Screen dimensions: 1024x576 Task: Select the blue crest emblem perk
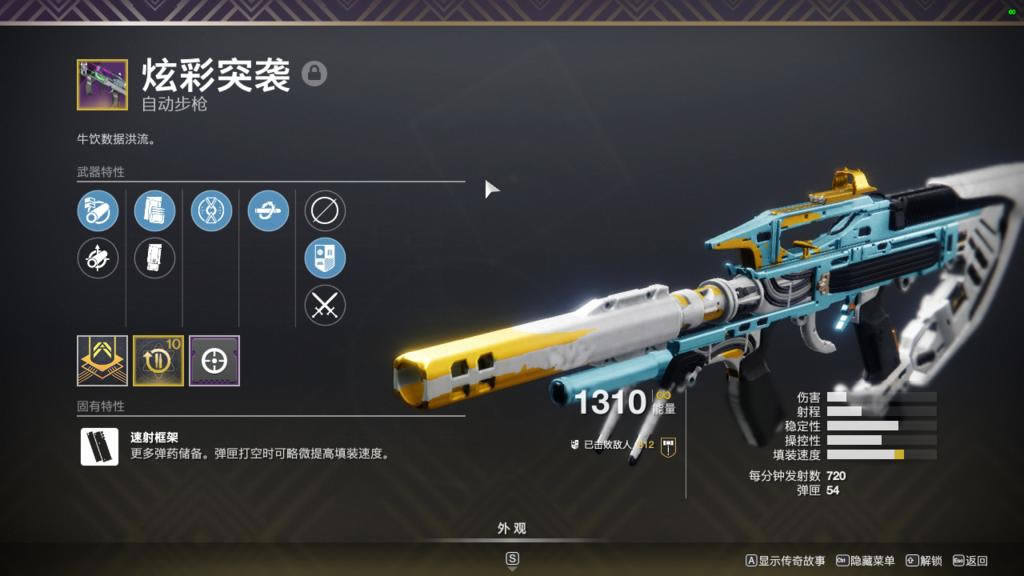(325, 258)
